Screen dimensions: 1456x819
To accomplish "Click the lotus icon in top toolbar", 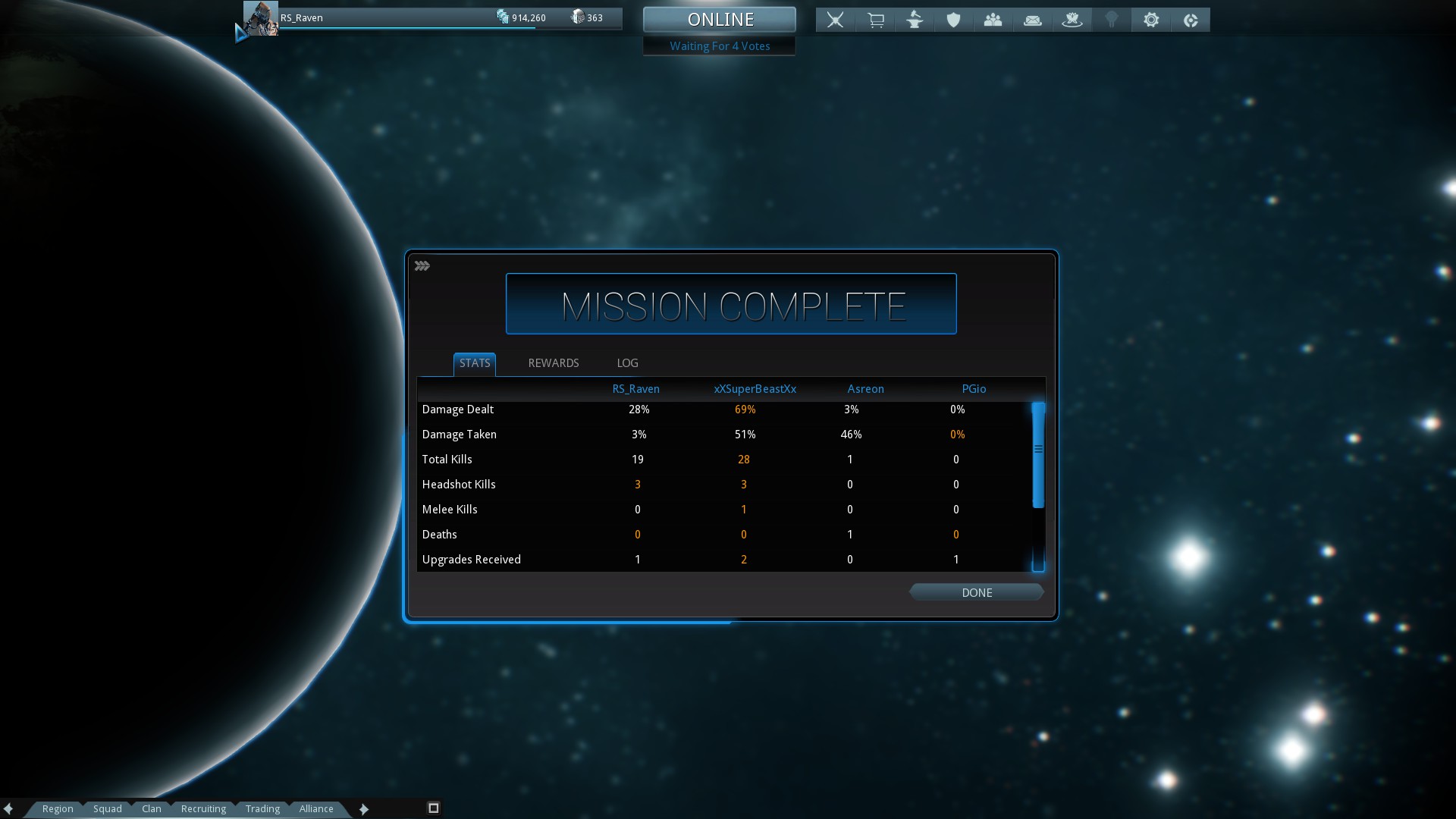I will 1072,20.
